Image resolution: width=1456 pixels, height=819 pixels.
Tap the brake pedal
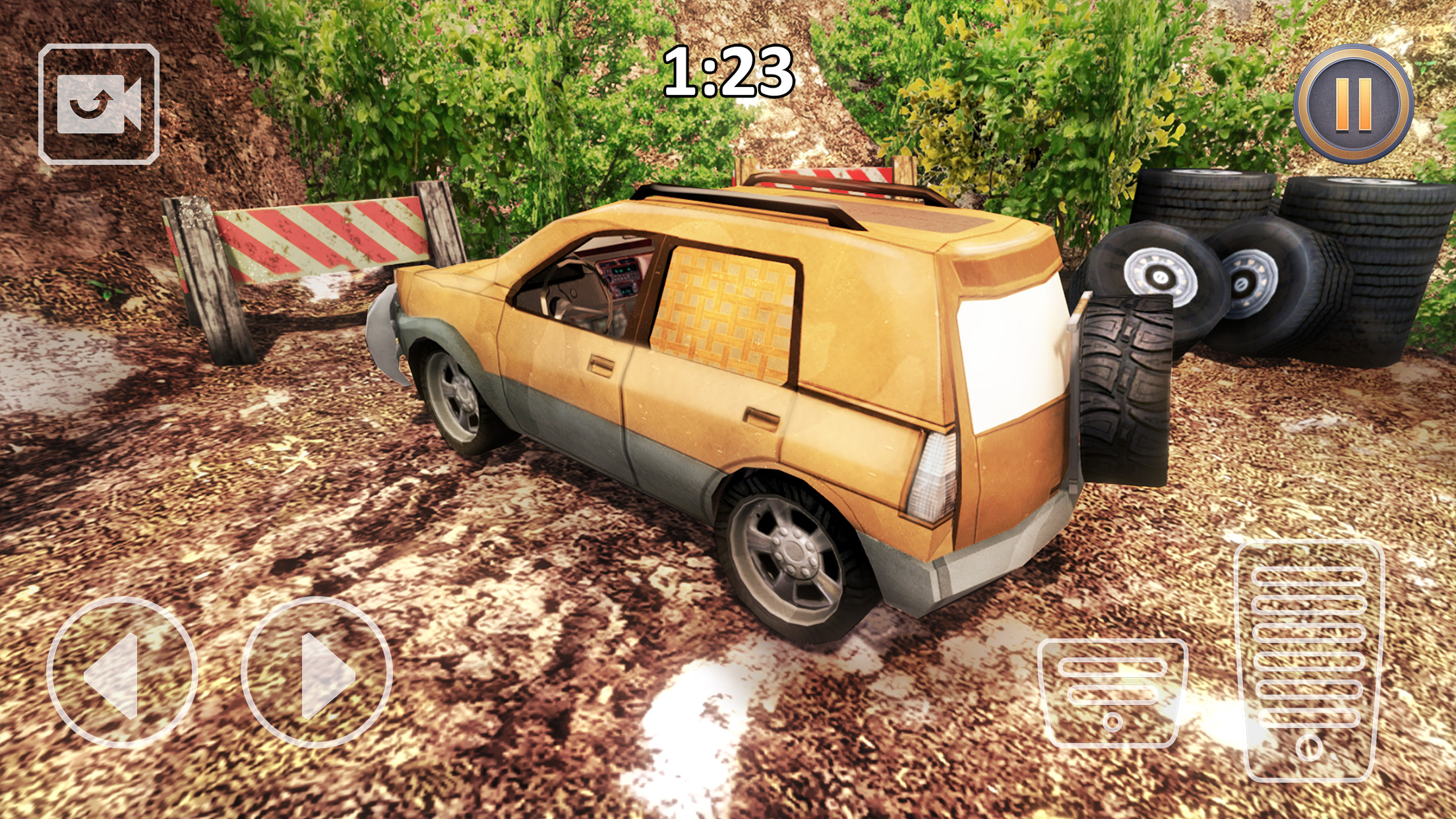[1112, 691]
